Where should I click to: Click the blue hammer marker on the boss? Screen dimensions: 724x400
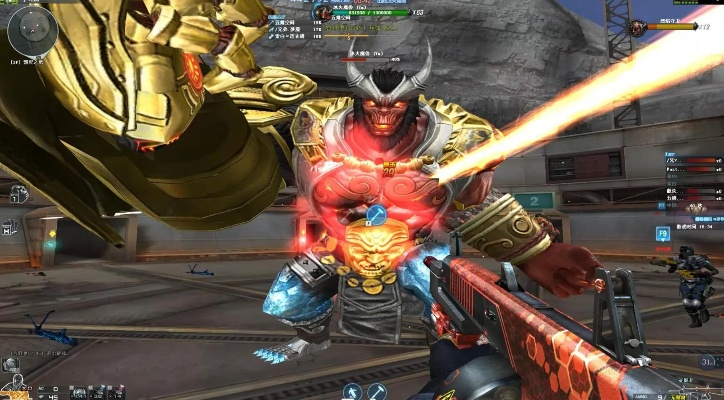click(x=377, y=215)
